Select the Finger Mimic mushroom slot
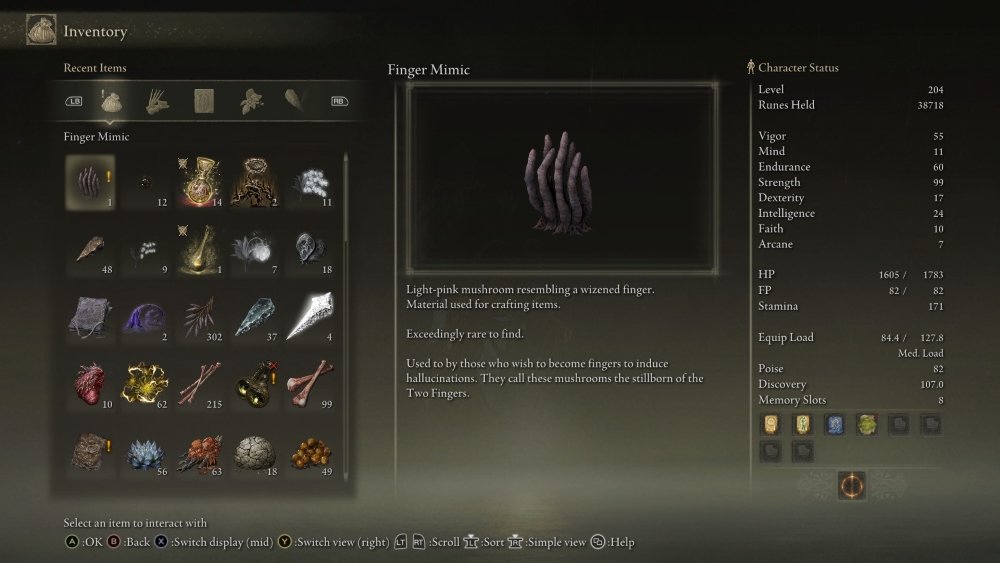1000x563 pixels. tap(90, 181)
